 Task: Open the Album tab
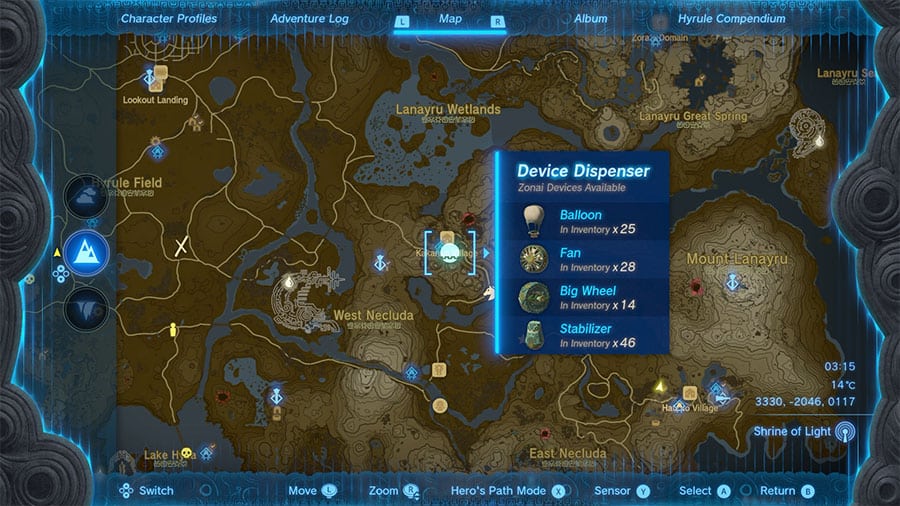[x=590, y=19]
